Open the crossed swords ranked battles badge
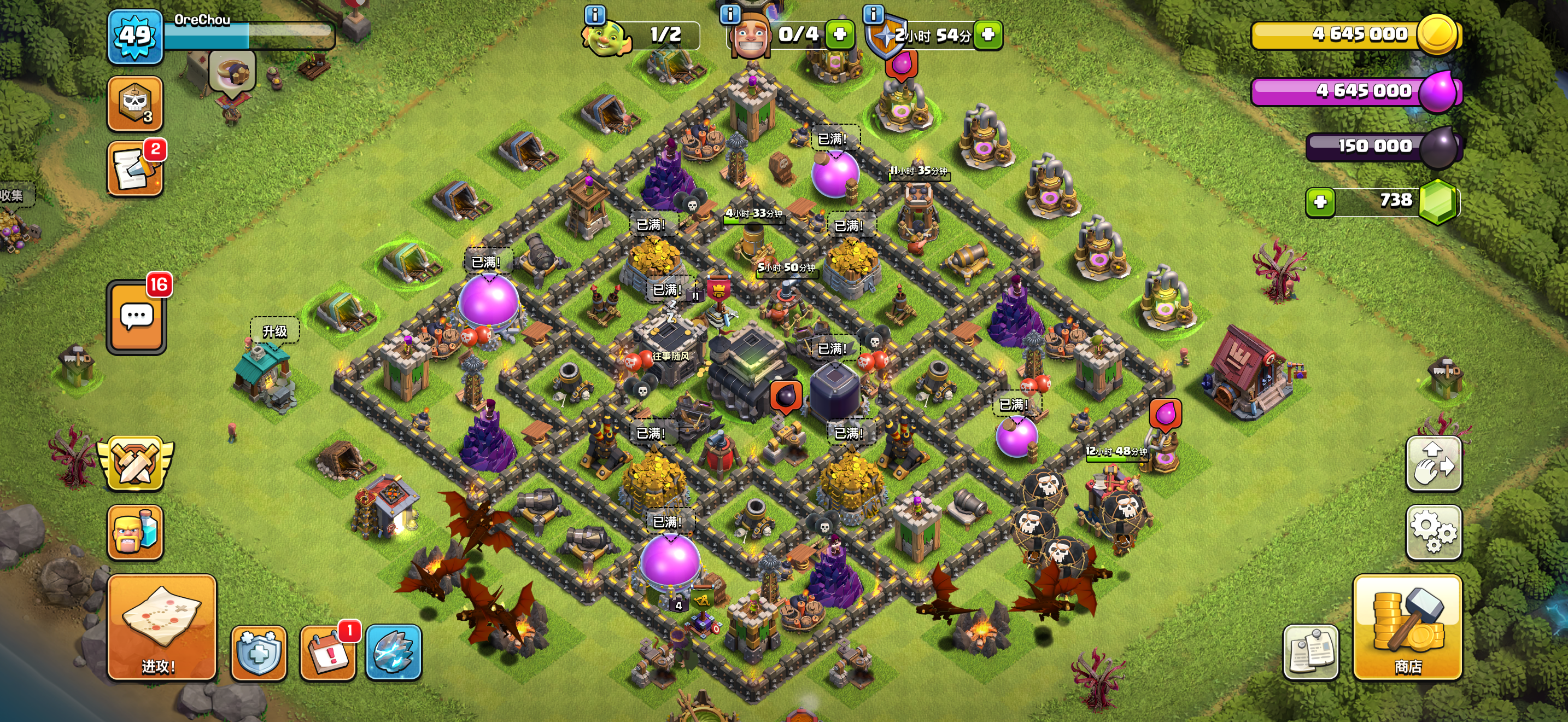This screenshot has width=1568, height=722. (x=135, y=464)
